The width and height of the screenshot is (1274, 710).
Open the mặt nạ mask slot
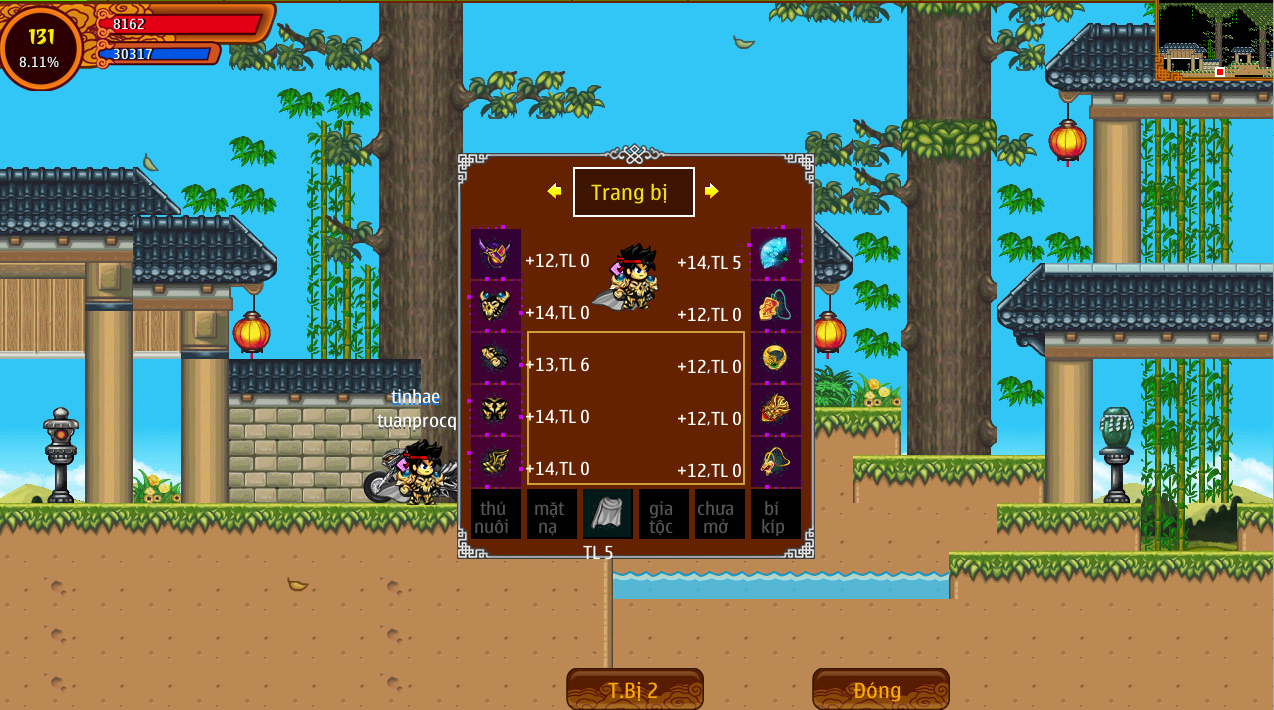point(552,514)
